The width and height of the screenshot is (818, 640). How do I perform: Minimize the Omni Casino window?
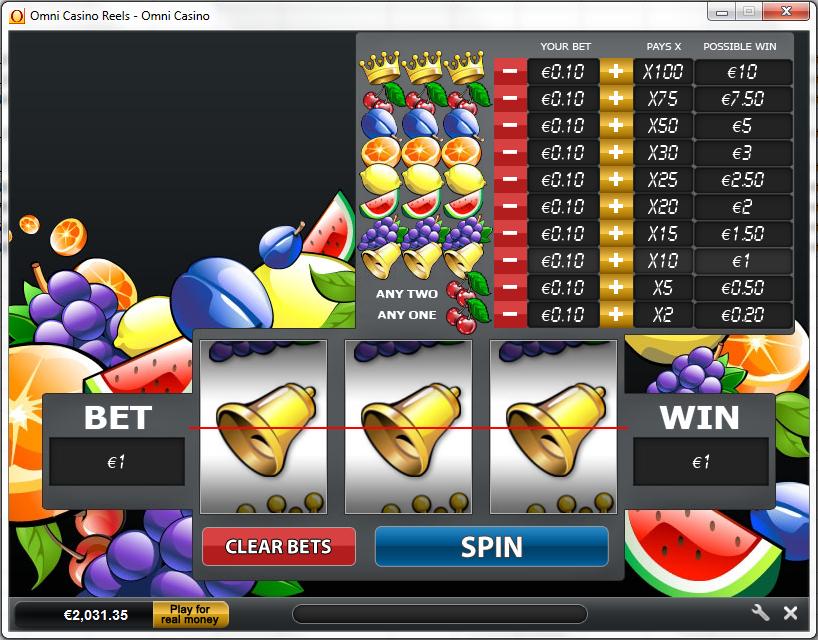tap(723, 12)
